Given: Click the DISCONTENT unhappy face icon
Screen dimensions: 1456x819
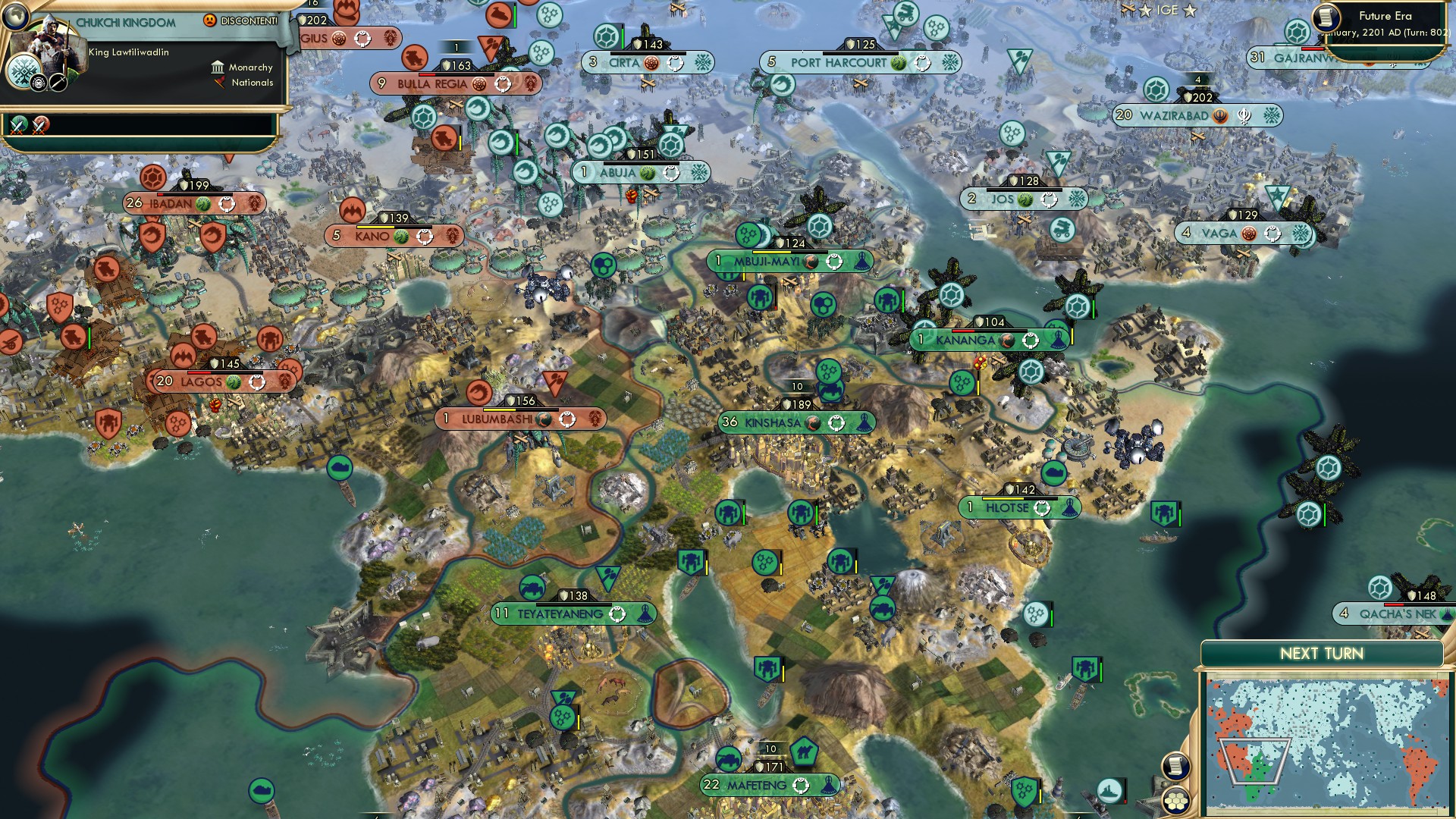Looking at the screenshot, I should [210, 20].
